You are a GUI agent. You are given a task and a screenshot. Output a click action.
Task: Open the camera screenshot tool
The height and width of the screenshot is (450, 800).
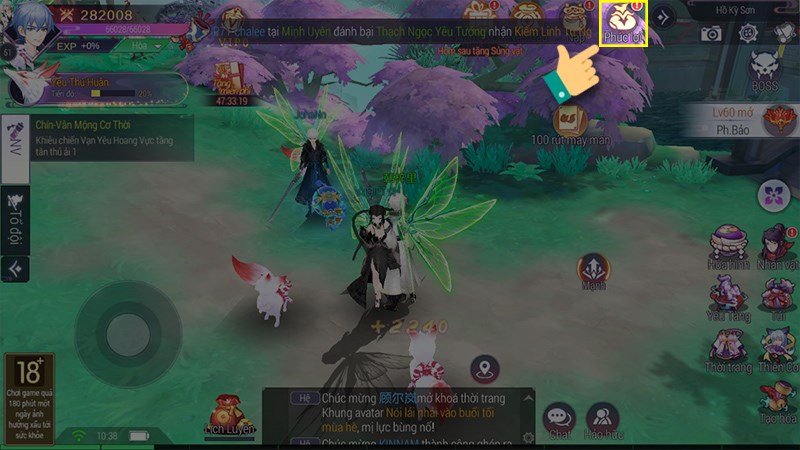point(711,33)
